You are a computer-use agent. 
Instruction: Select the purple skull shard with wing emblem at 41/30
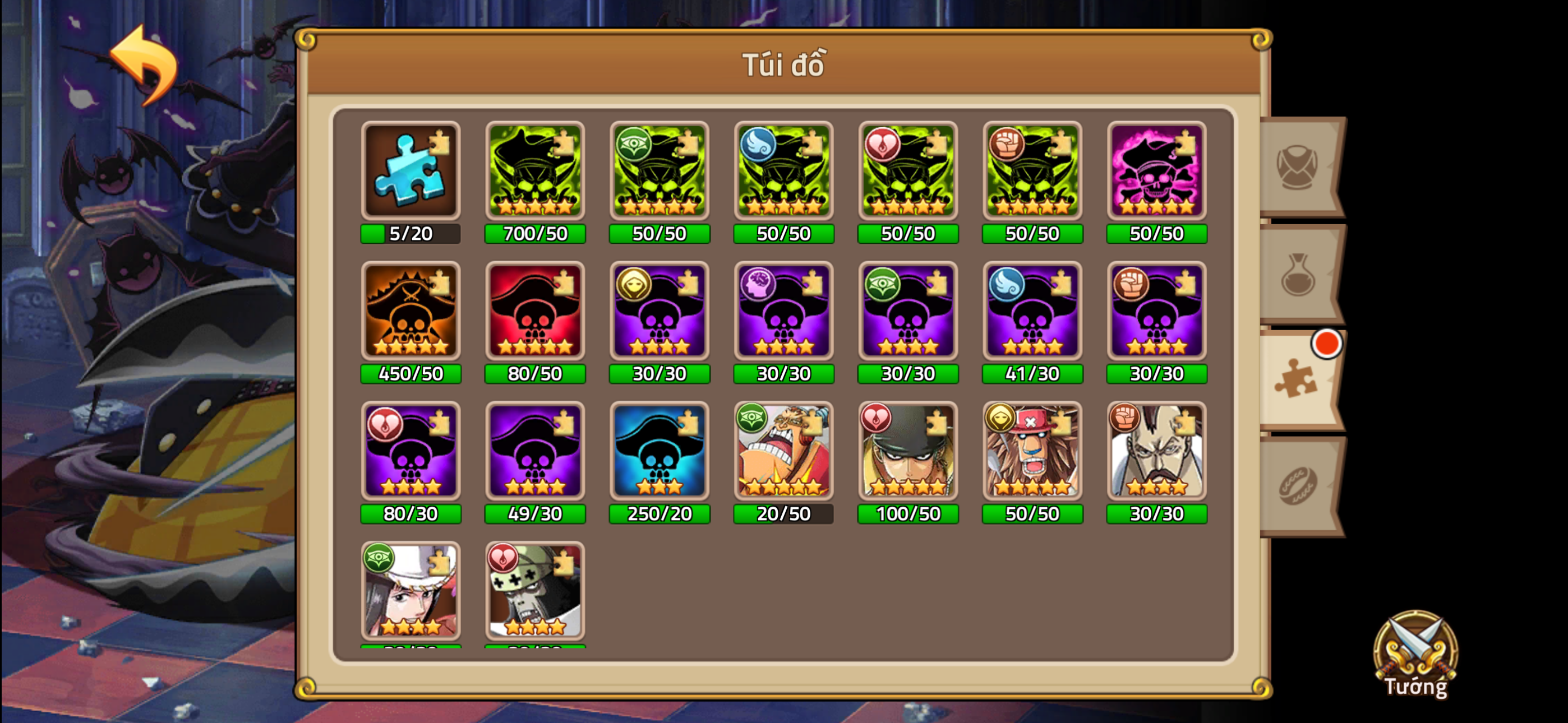point(1032,312)
